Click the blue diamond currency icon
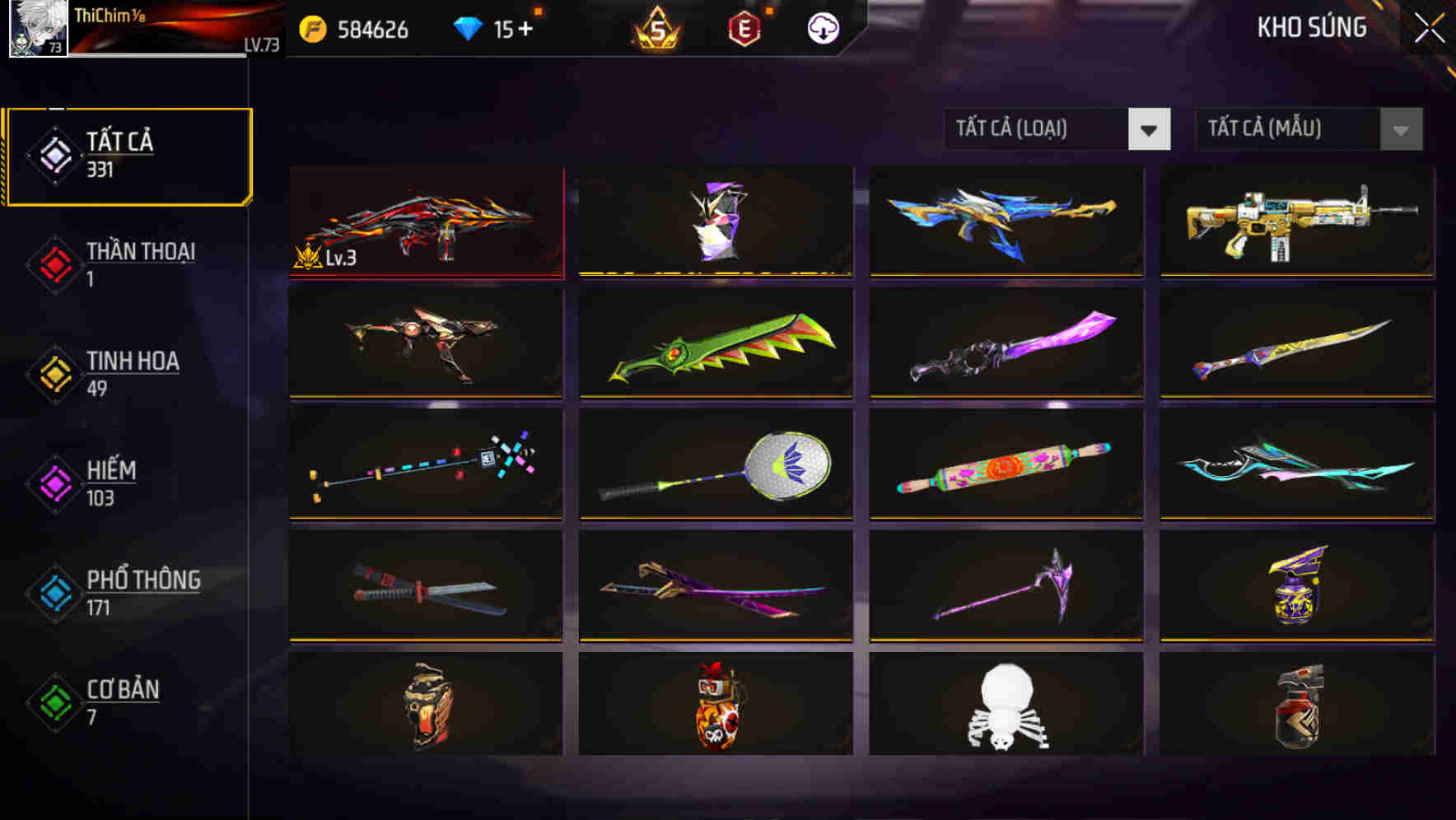Image resolution: width=1456 pixels, height=820 pixels. [x=468, y=27]
